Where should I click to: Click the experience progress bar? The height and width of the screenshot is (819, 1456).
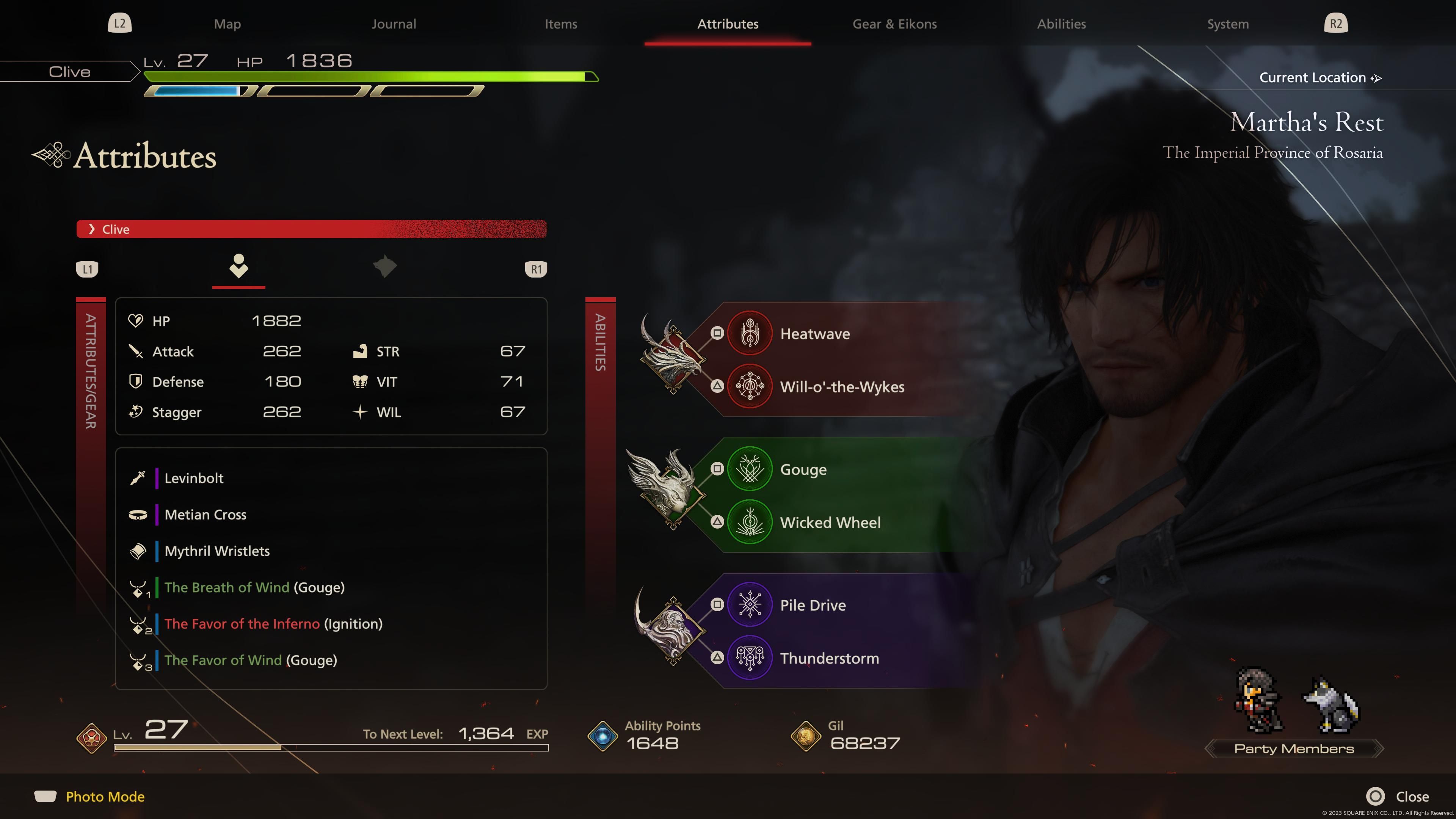331,747
